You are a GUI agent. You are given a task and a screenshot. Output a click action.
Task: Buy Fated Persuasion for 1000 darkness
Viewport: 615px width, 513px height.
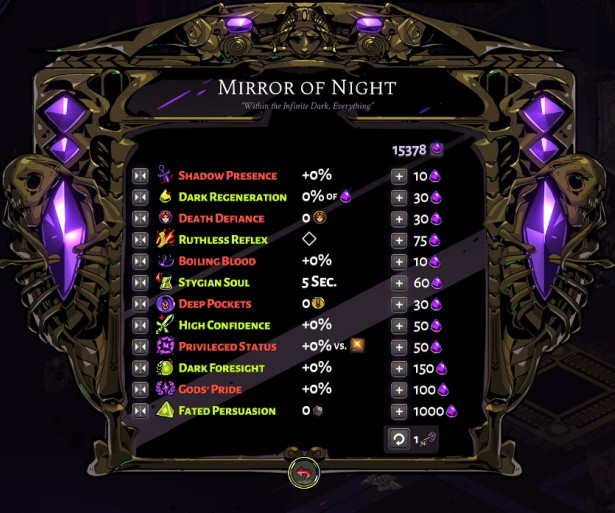pos(399,411)
